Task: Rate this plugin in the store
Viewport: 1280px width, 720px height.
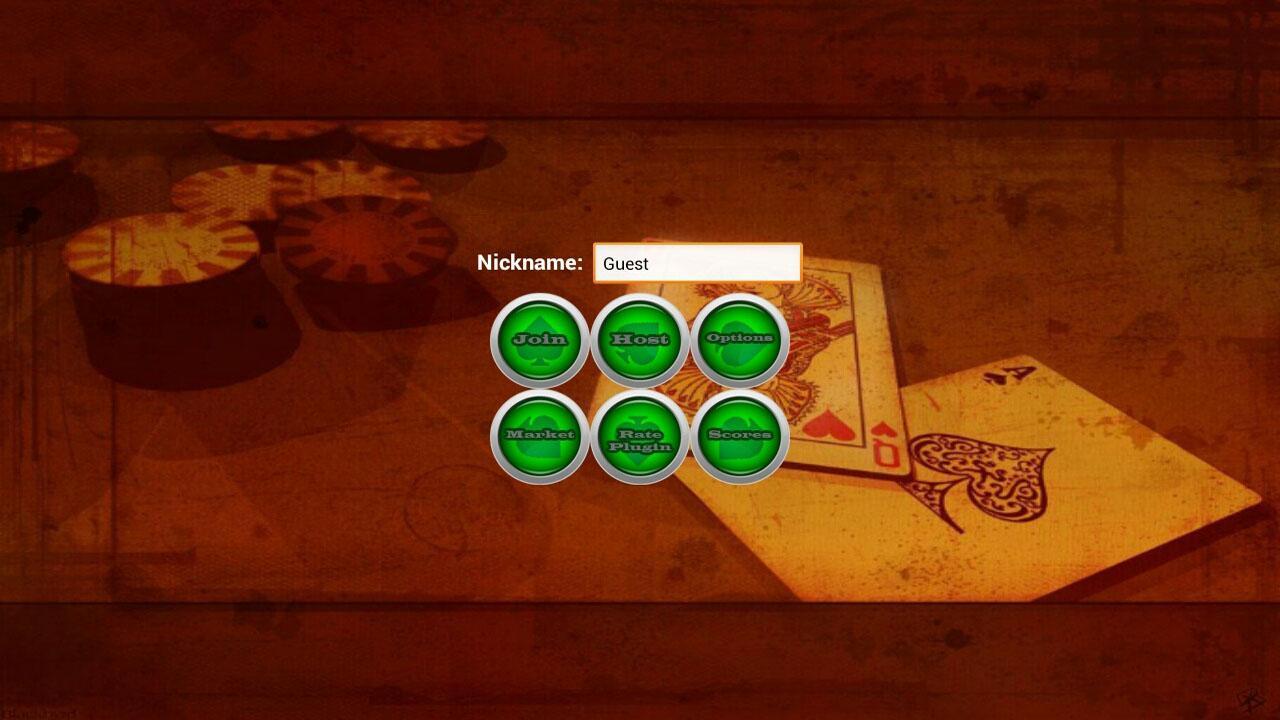Action: [641, 437]
